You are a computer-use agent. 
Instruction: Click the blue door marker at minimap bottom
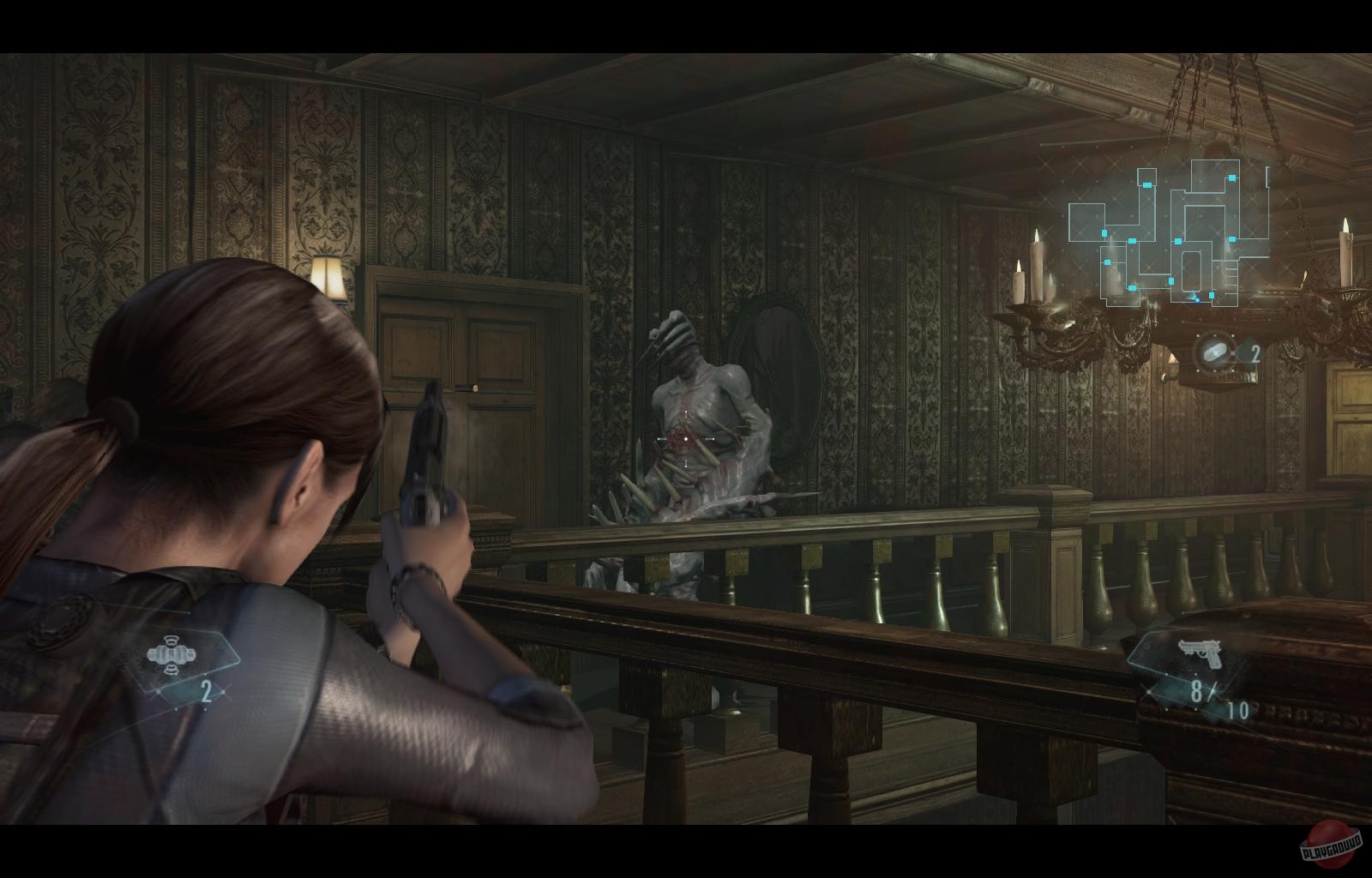click(1133, 288)
